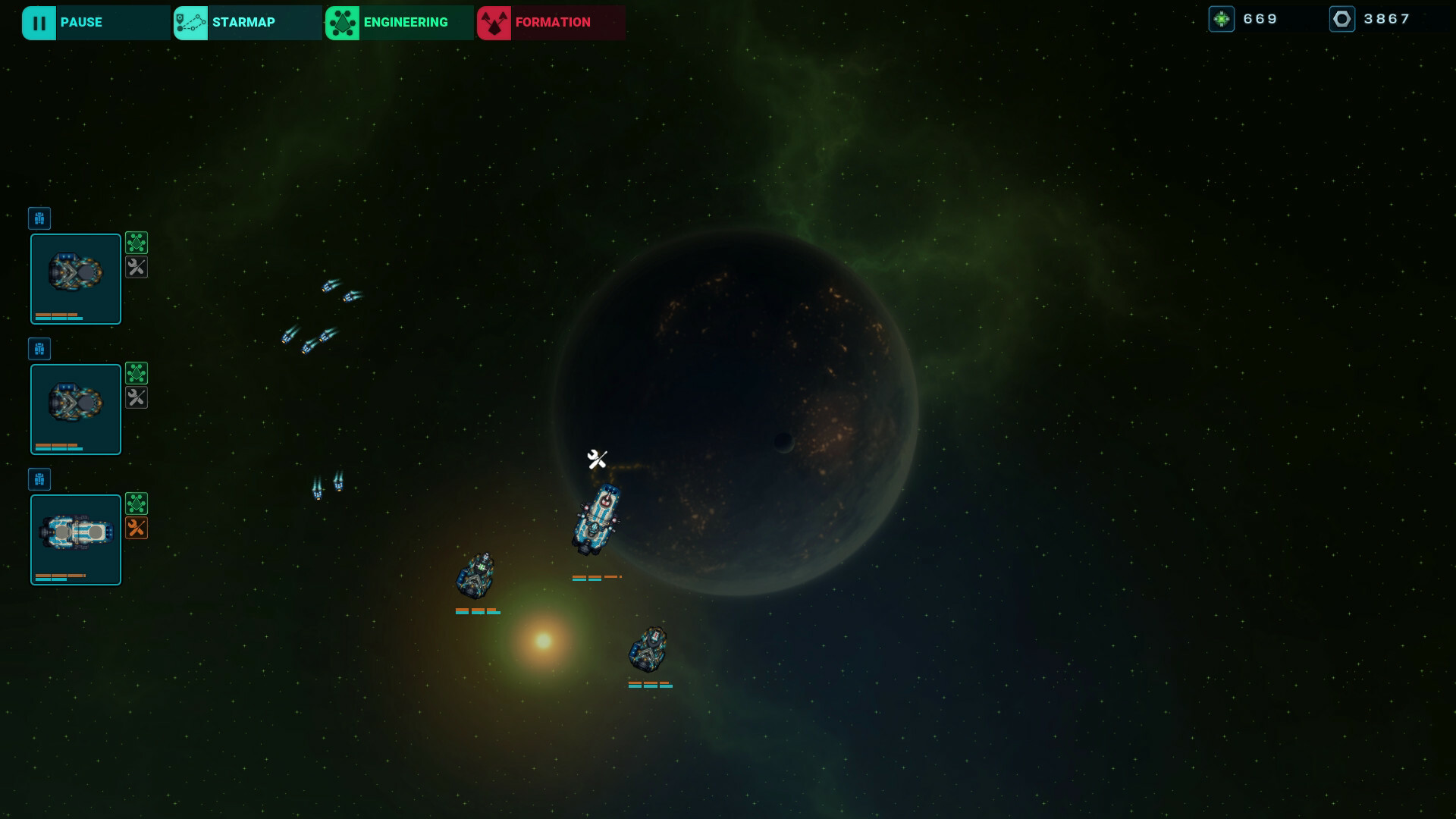
Task: Switch to the STARMAP tab
Action: (245, 22)
